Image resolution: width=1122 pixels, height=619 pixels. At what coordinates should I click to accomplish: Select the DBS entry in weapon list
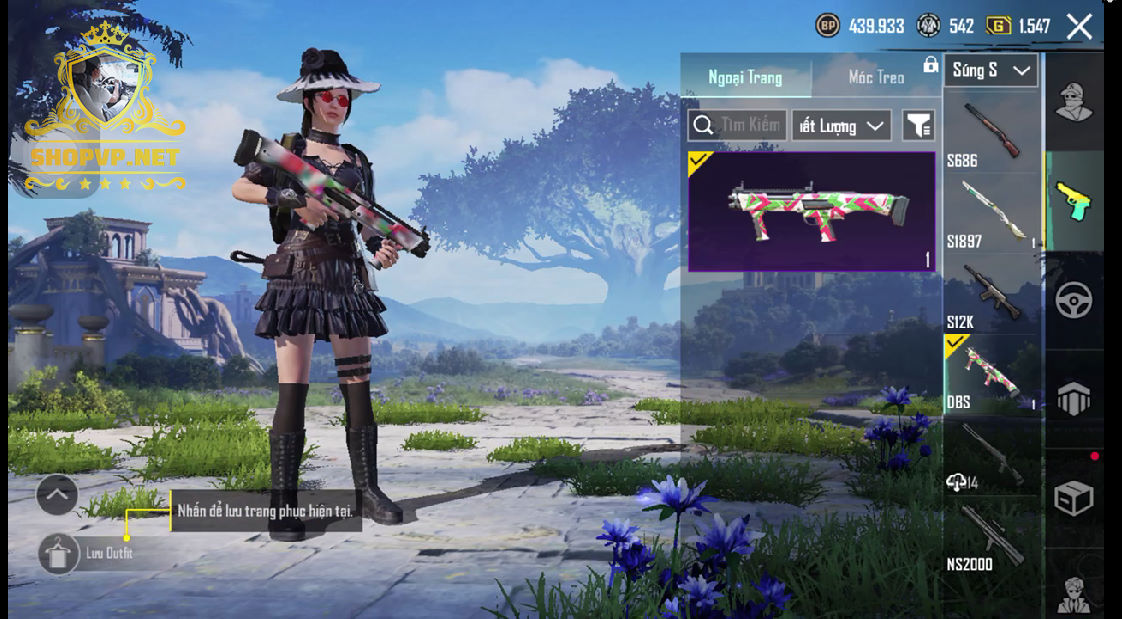coord(992,374)
